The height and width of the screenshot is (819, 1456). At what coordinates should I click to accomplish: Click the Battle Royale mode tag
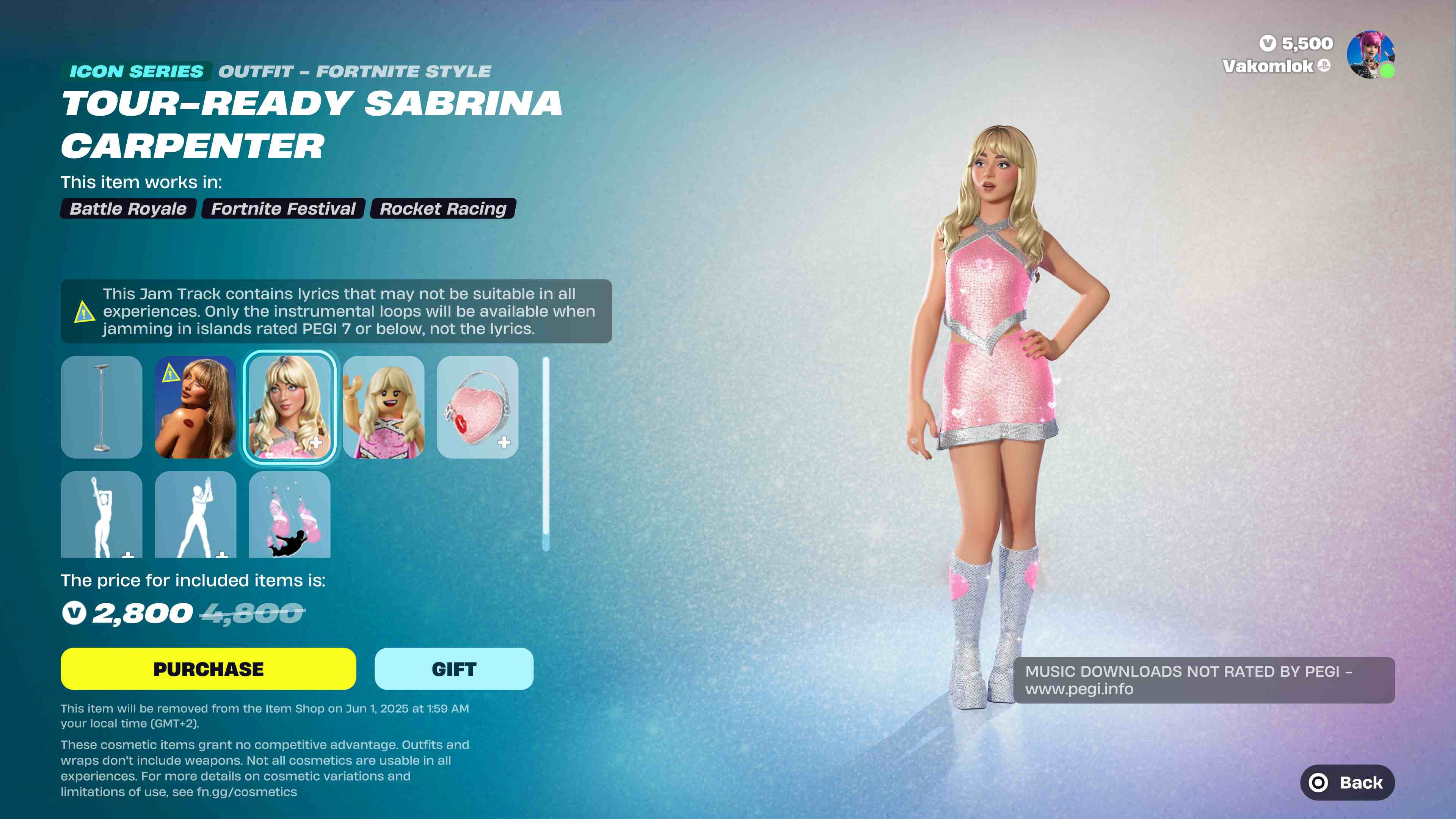[128, 209]
